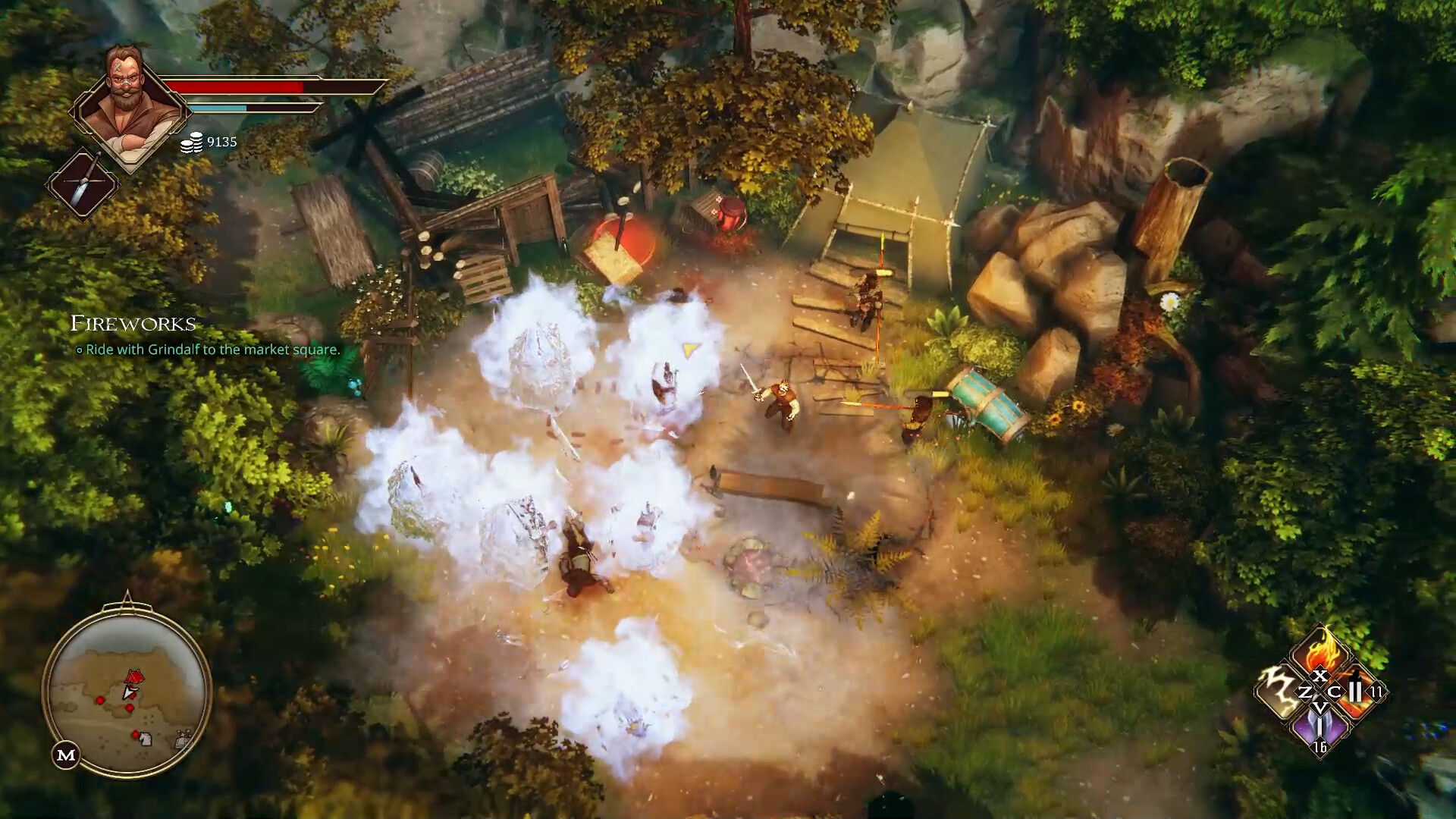Select the objective 'Ride with Grindalf to the market square'

click(x=209, y=350)
